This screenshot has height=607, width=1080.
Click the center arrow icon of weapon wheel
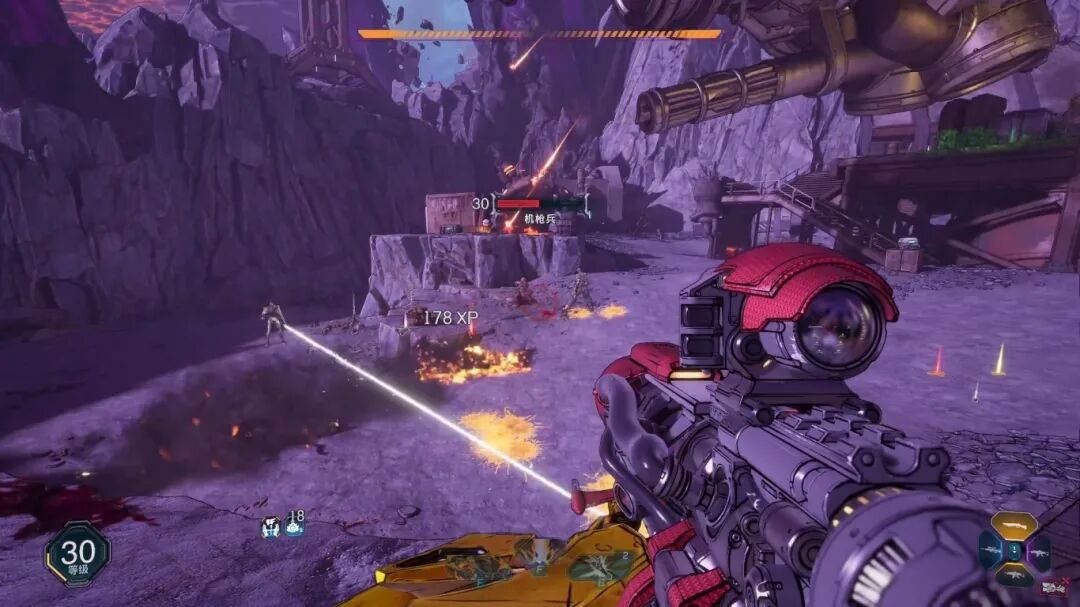click(x=1014, y=550)
